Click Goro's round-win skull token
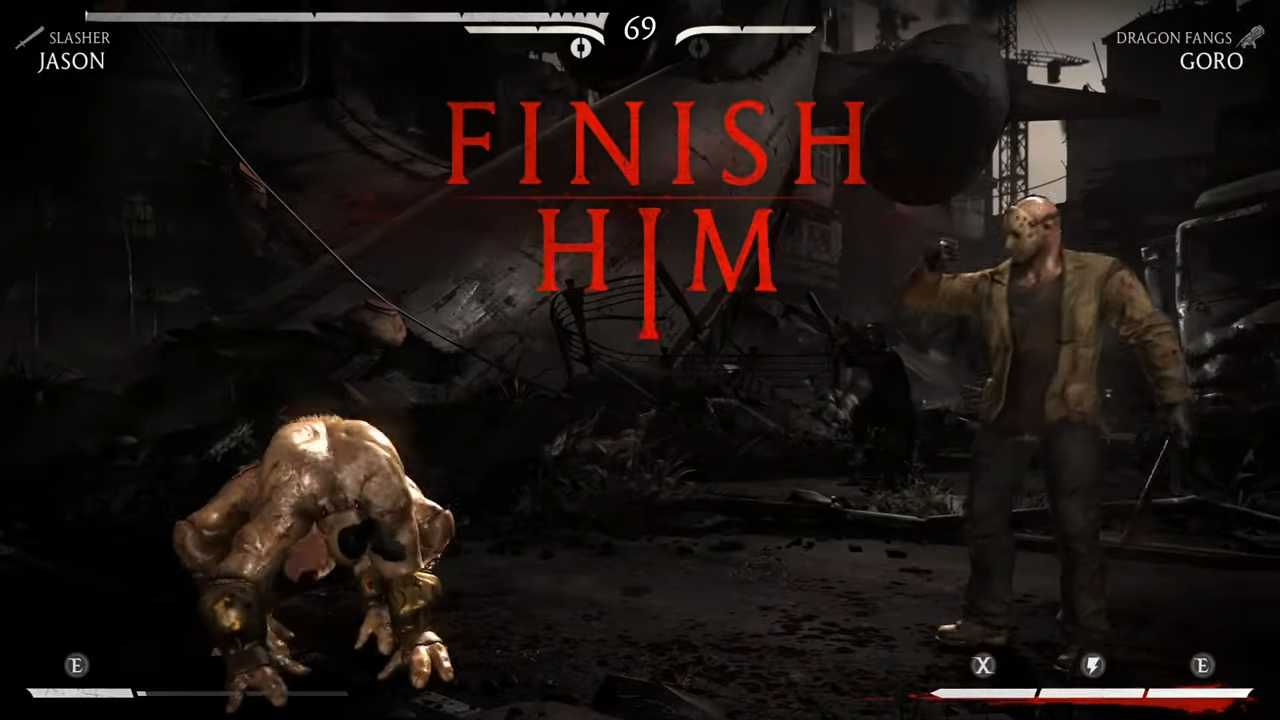Viewport: 1280px width, 720px height. [x=697, y=47]
